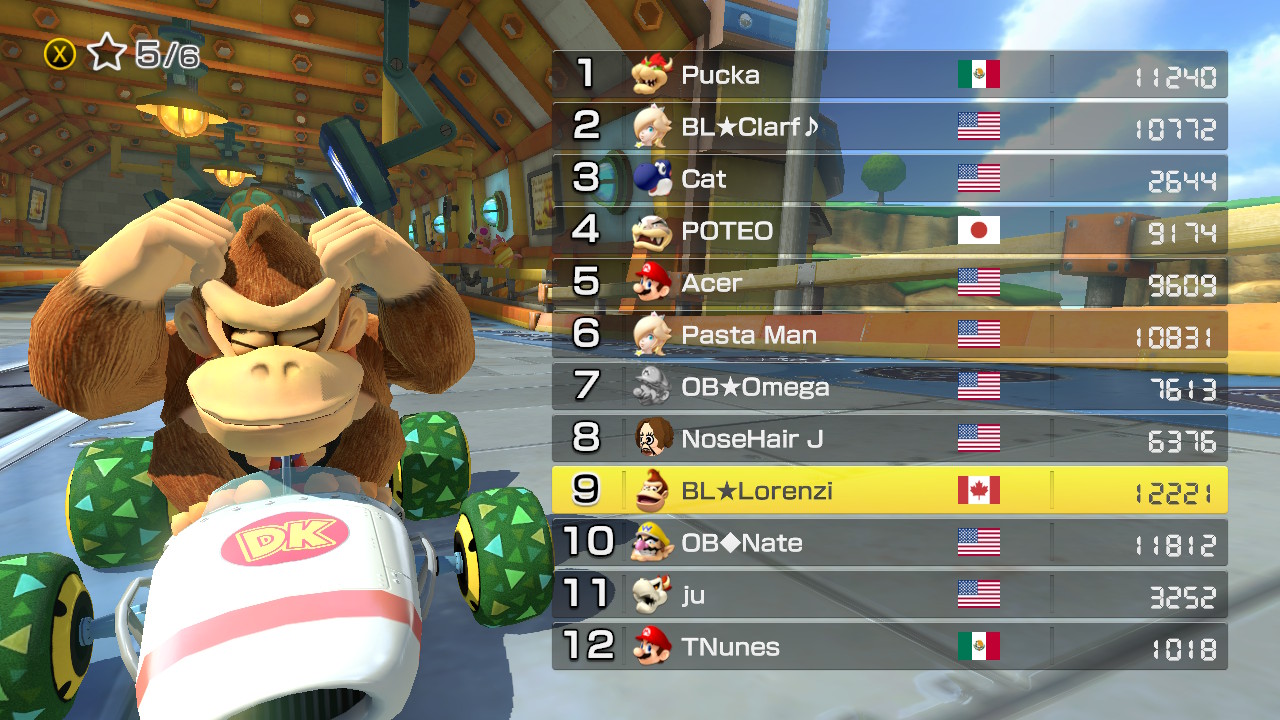Pick the Acer player entry
1280x720 pixels.
tap(889, 283)
